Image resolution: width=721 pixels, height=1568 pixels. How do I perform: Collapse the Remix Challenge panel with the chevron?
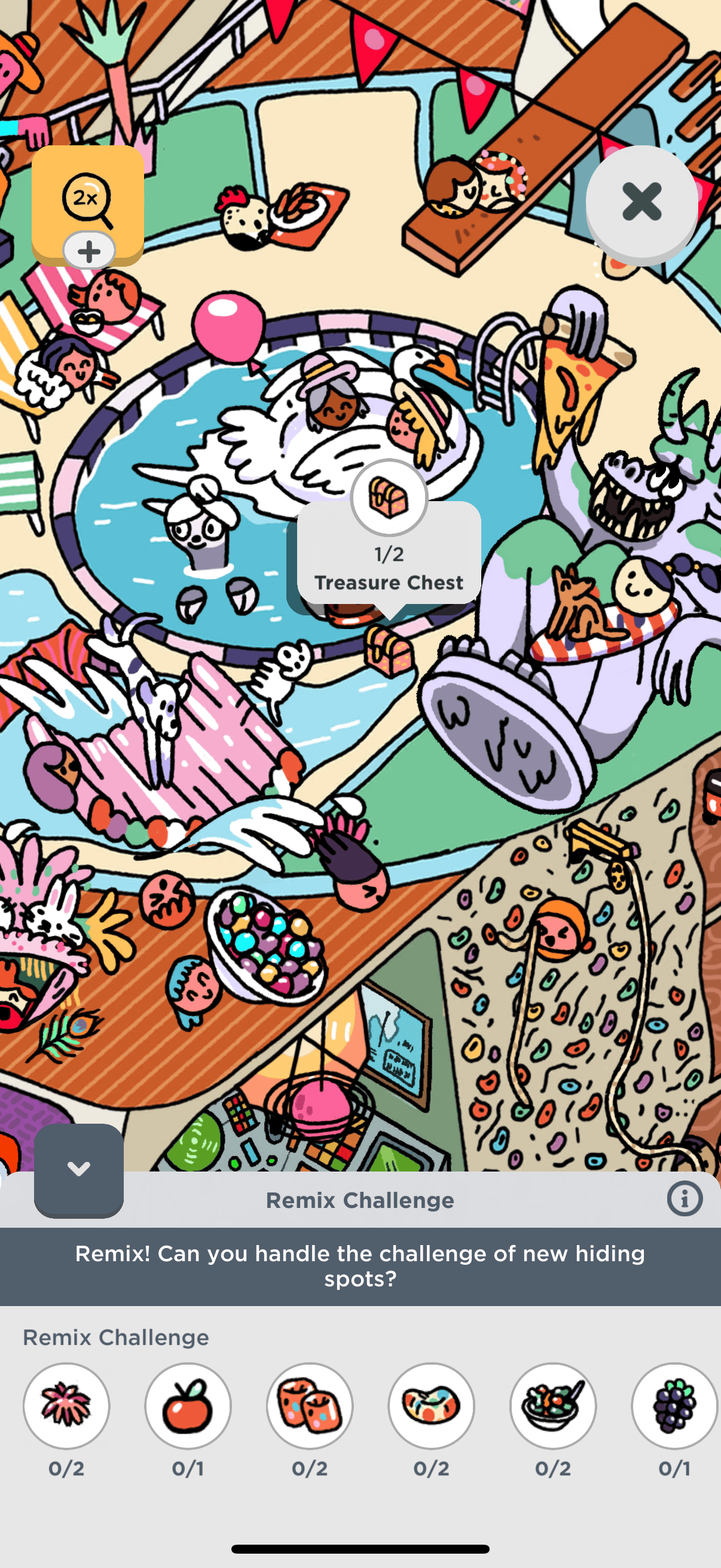(78, 1169)
